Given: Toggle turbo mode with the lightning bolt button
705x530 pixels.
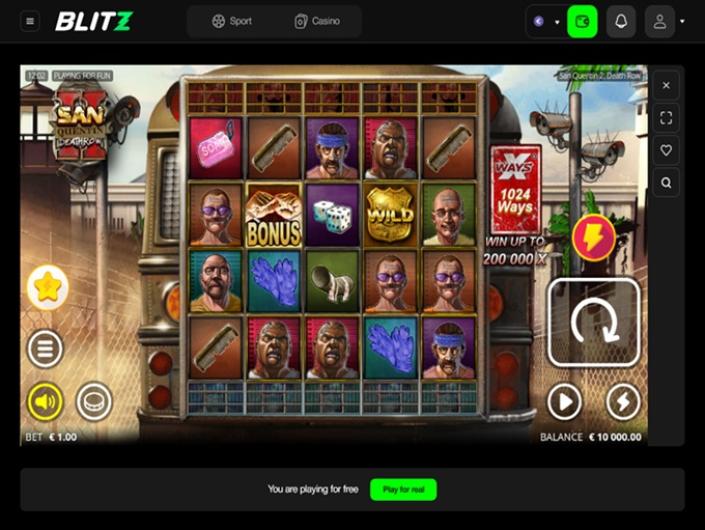Looking at the screenshot, I should 623,401.
